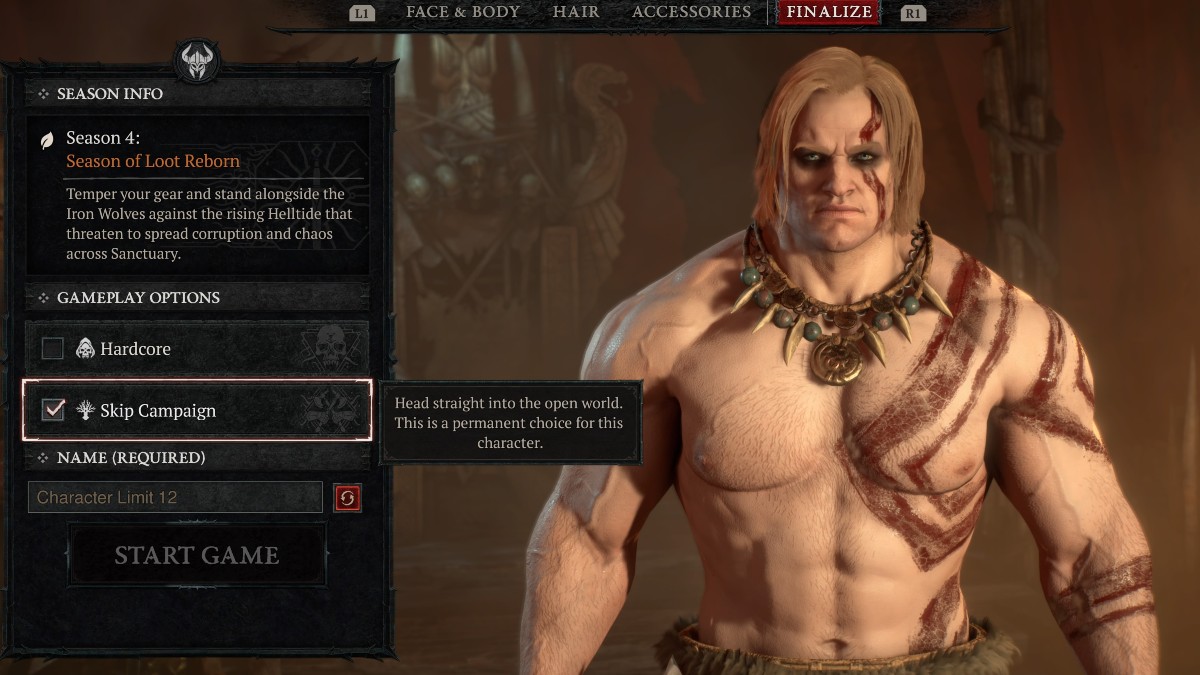This screenshot has height=675, width=1200.
Task: Enable the Hardcore checkbox
Action: coord(53,349)
